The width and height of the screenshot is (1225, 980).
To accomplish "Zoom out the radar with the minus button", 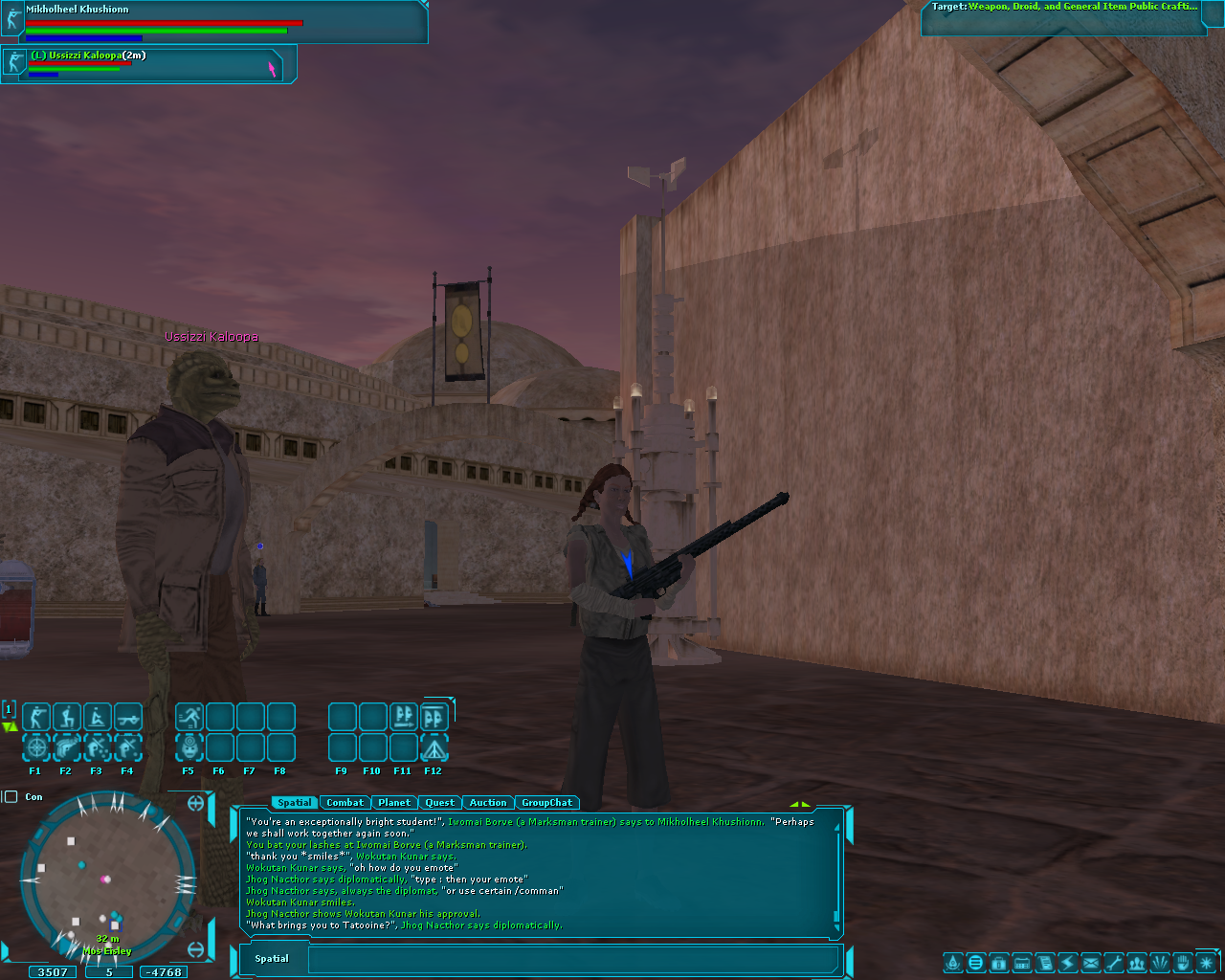I will pos(195,949).
